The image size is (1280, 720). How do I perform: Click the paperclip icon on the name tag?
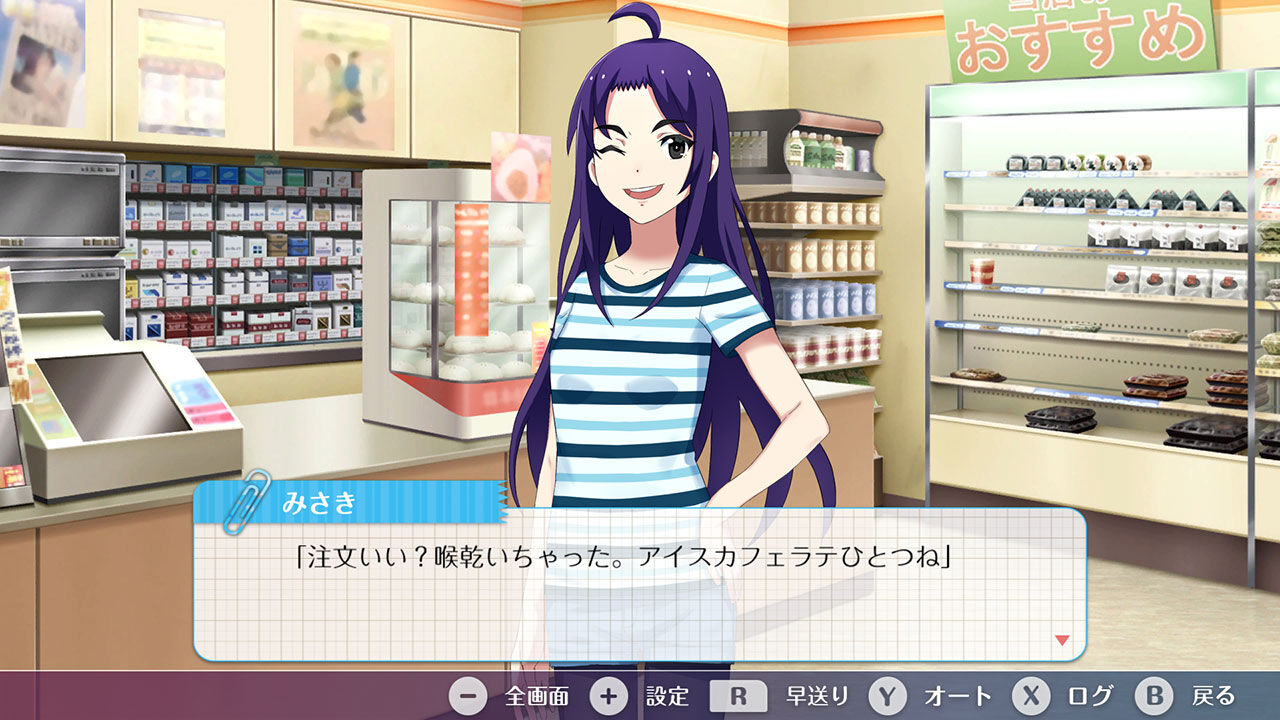238,508
